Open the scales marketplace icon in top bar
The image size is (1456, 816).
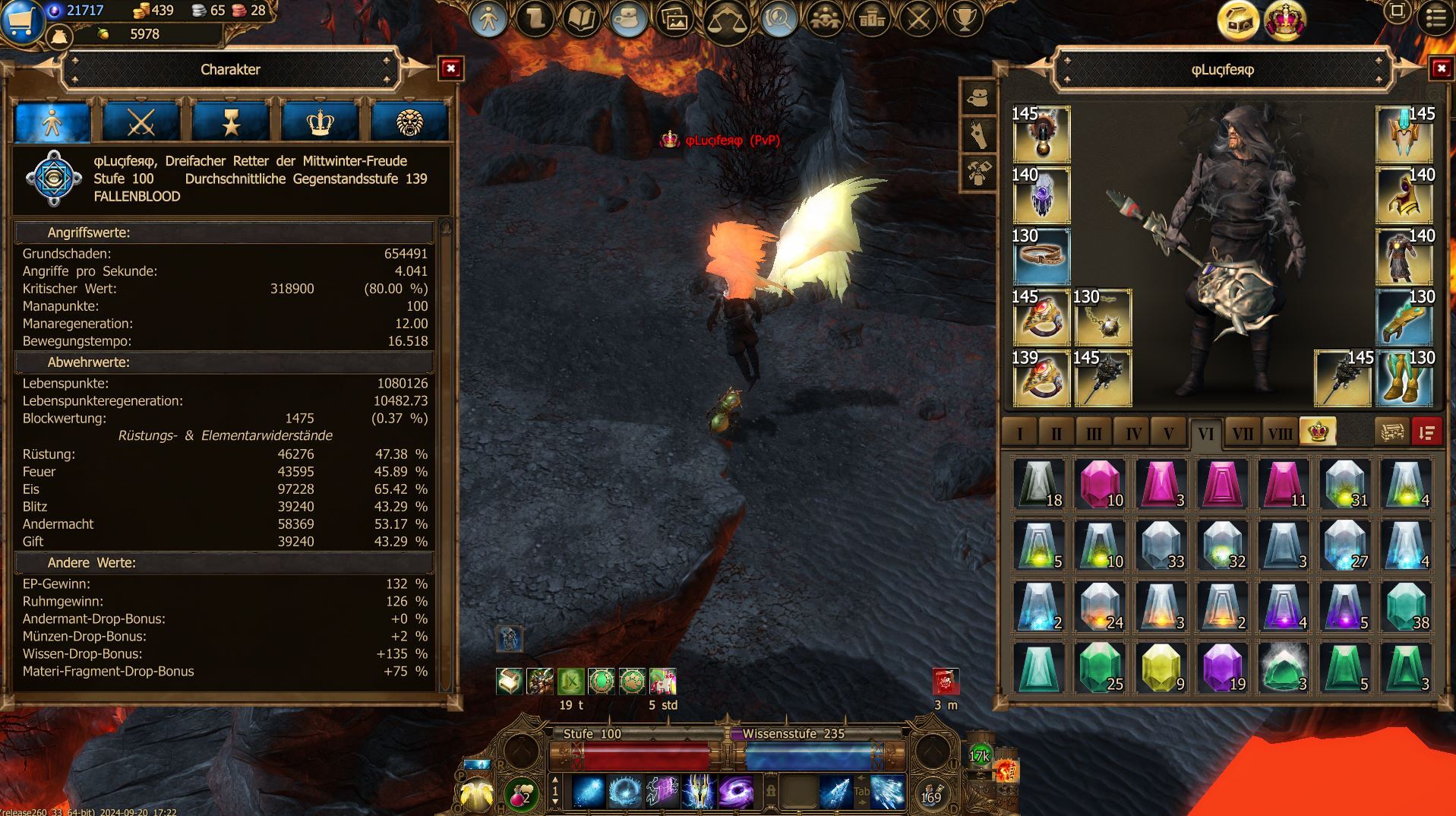click(726, 21)
